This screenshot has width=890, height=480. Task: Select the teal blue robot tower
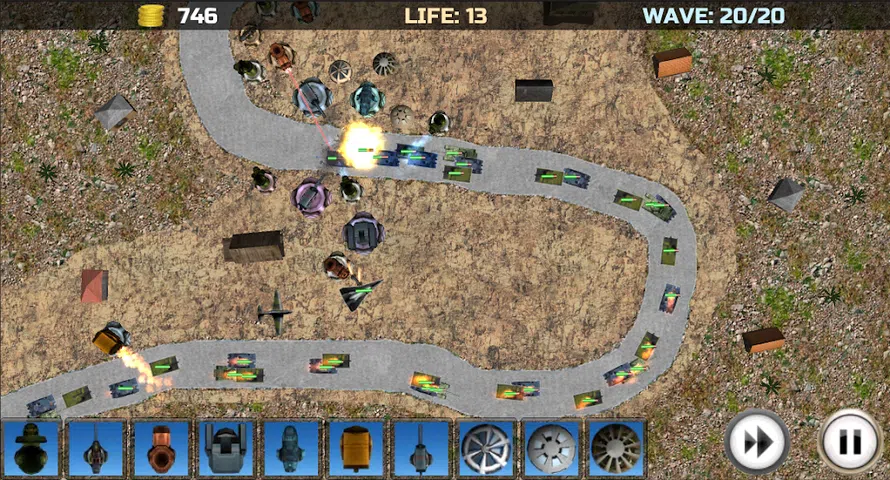click(290, 448)
